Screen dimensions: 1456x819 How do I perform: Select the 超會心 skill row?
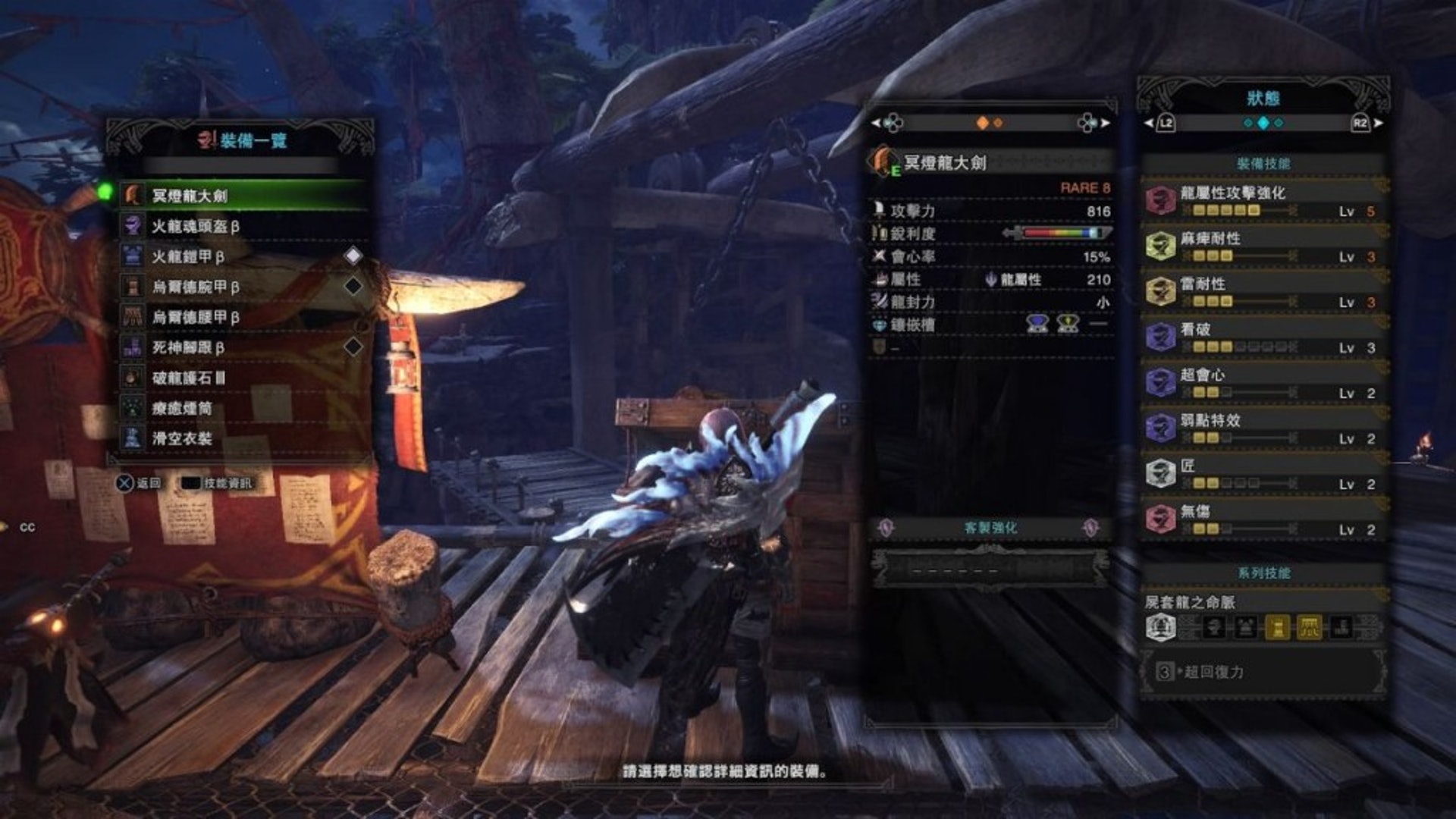click(1263, 383)
